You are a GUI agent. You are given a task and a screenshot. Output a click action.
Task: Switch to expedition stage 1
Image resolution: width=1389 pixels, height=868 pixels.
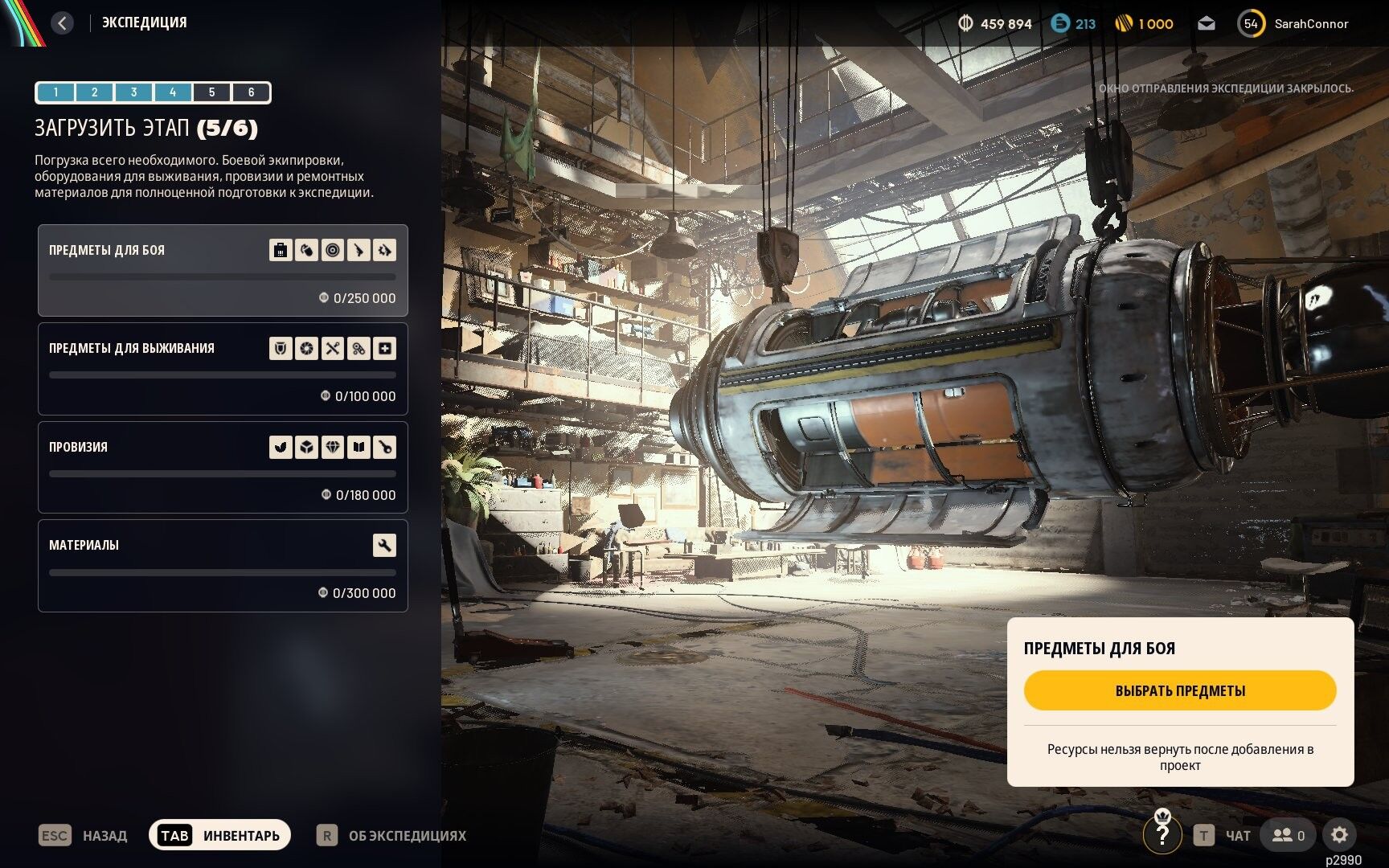click(x=55, y=92)
